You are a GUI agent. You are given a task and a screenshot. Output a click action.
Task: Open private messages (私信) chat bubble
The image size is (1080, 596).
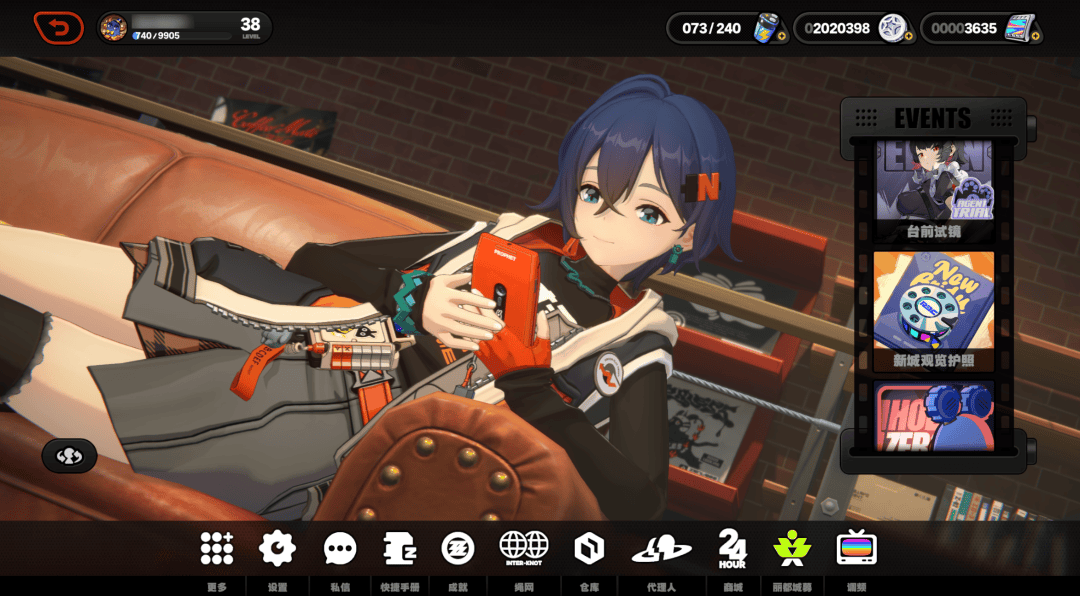pyautogui.click(x=340, y=548)
